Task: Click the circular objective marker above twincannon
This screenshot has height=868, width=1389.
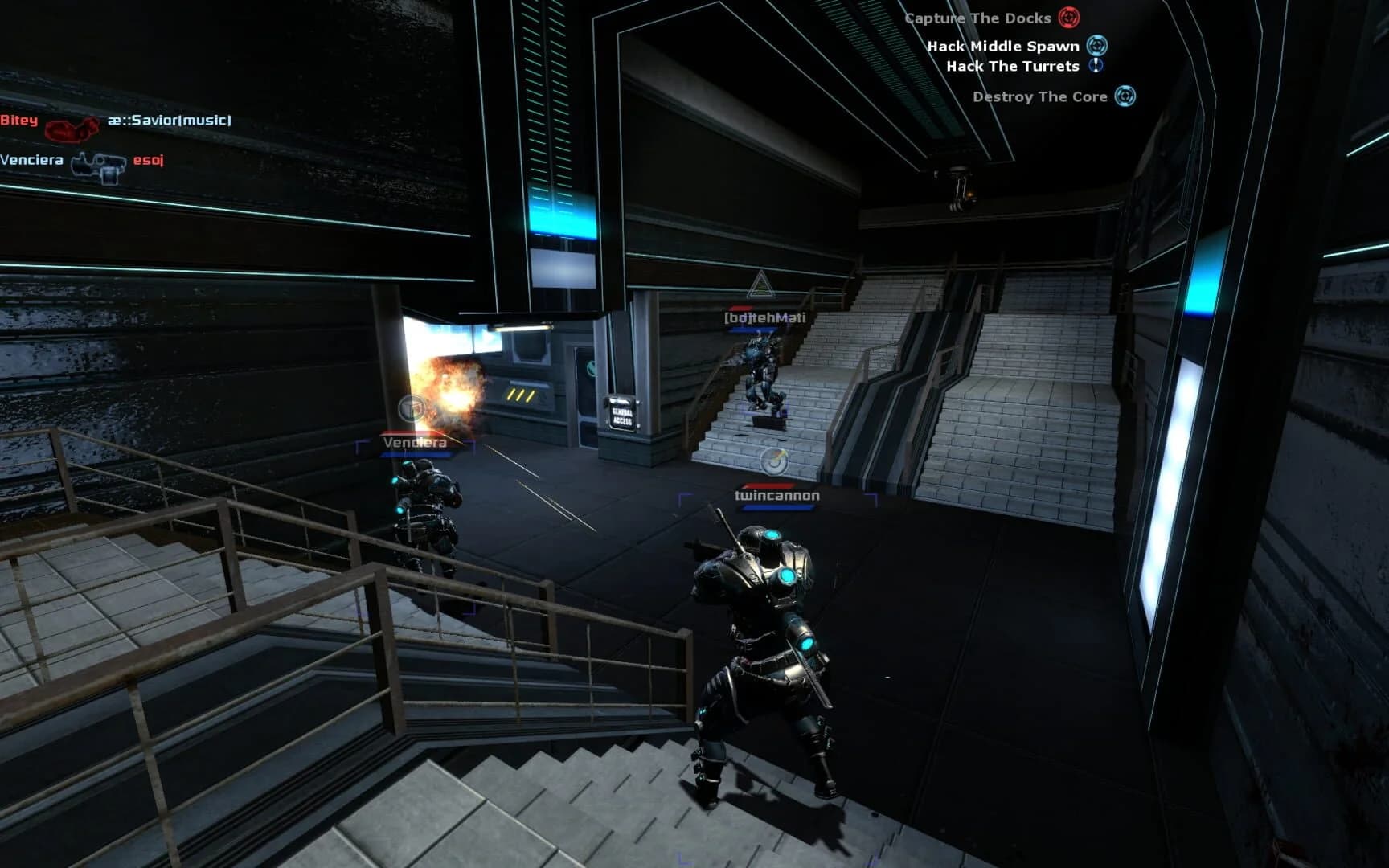Action: (x=774, y=460)
